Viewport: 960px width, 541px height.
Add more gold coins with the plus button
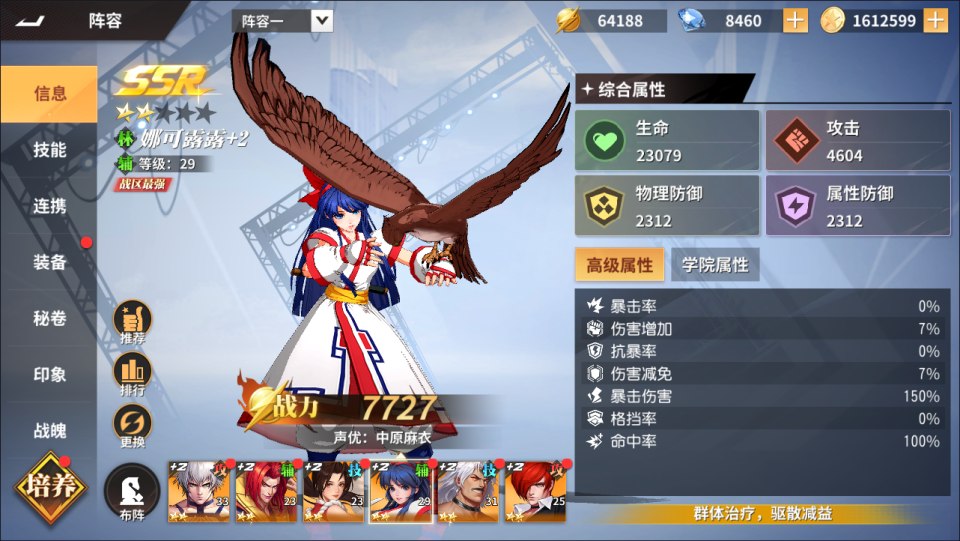pos(935,20)
